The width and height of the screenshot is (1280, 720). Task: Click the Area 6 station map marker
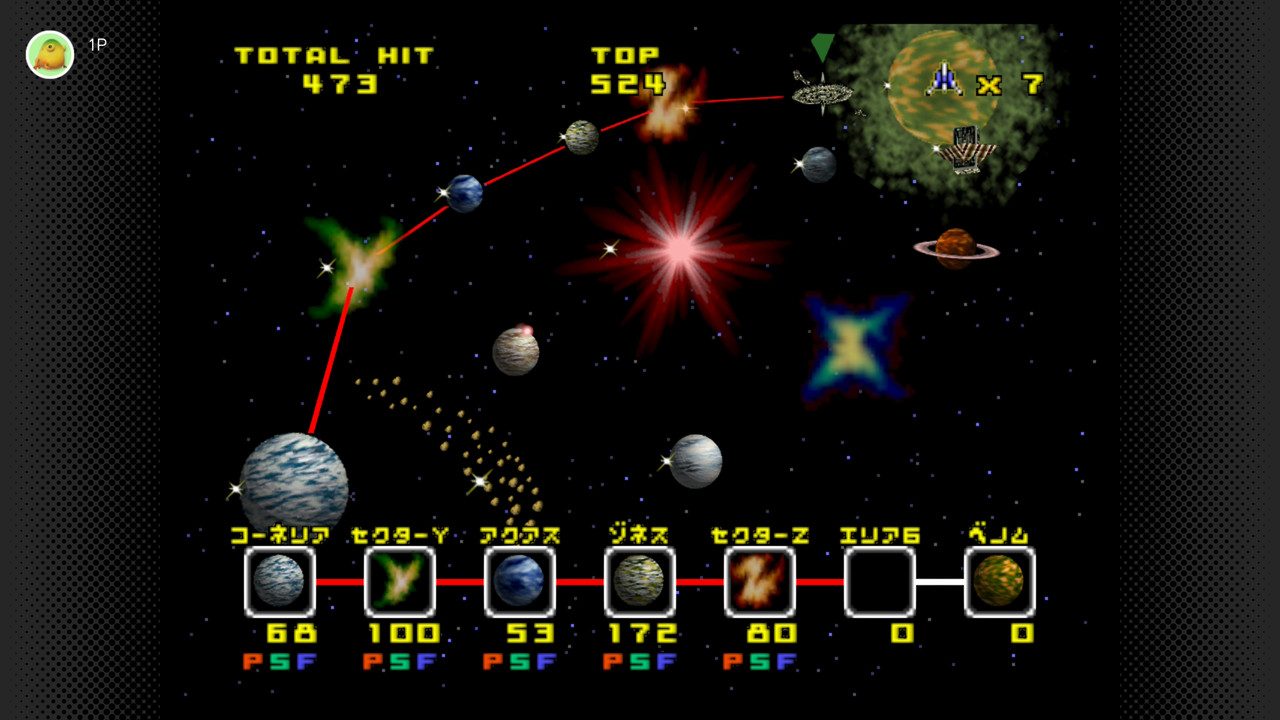tap(822, 93)
